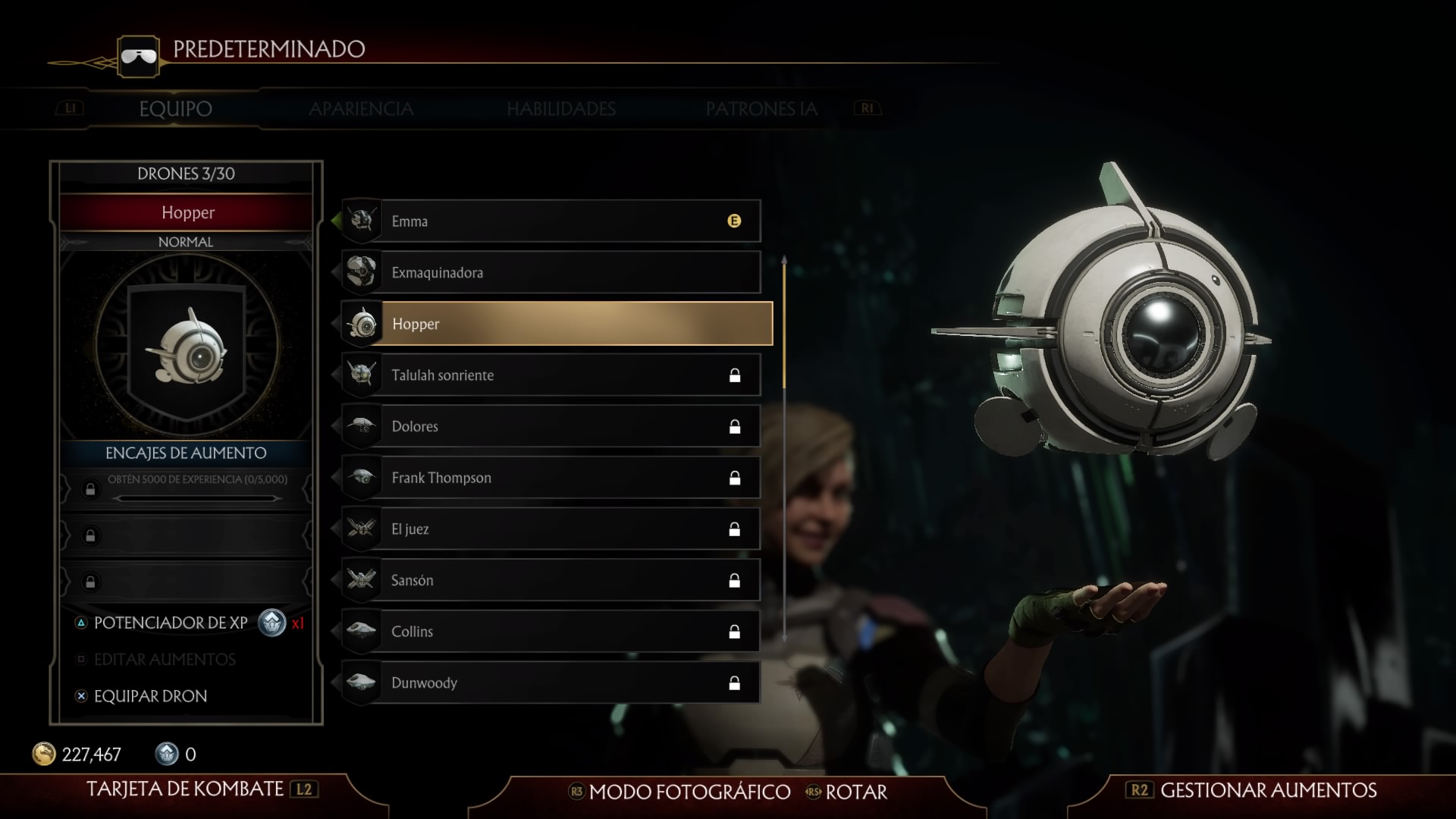
Task: Choose the locked Dolores drone
Action: tap(552, 426)
